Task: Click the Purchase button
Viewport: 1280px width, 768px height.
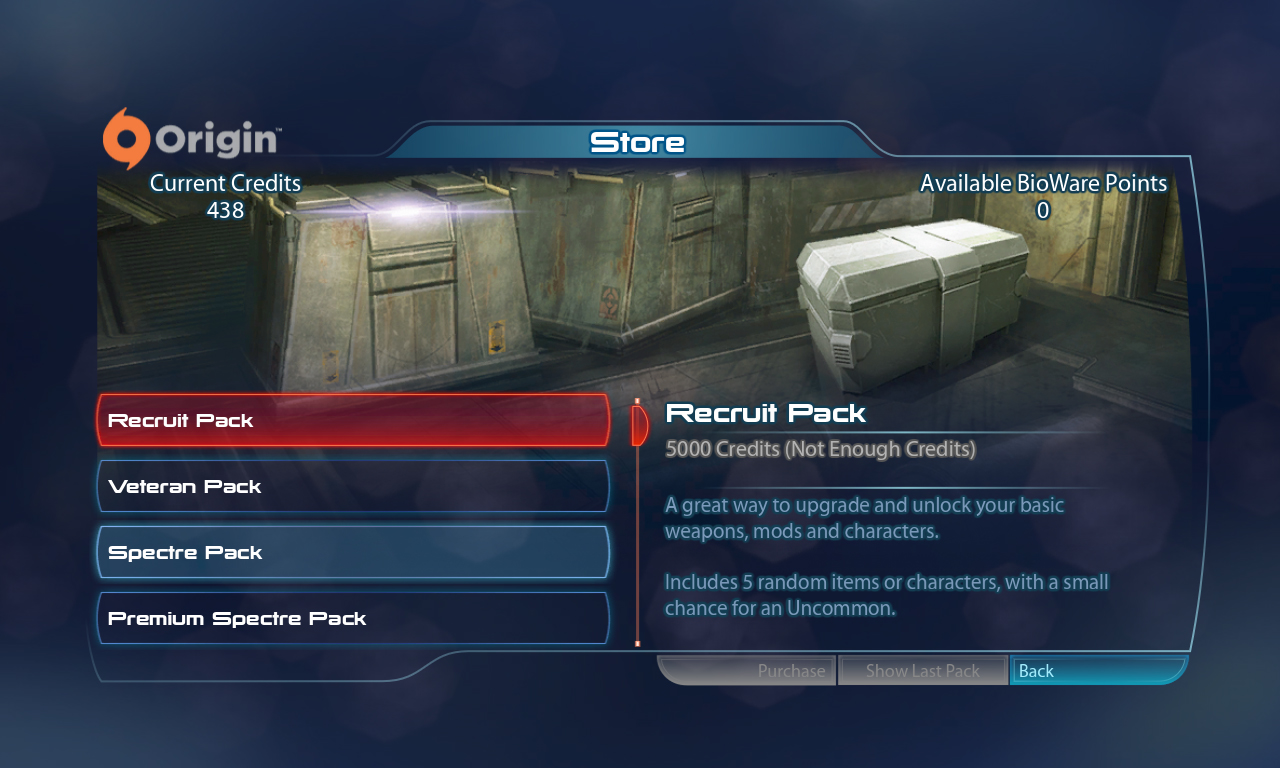Action: tap(791, 670)
